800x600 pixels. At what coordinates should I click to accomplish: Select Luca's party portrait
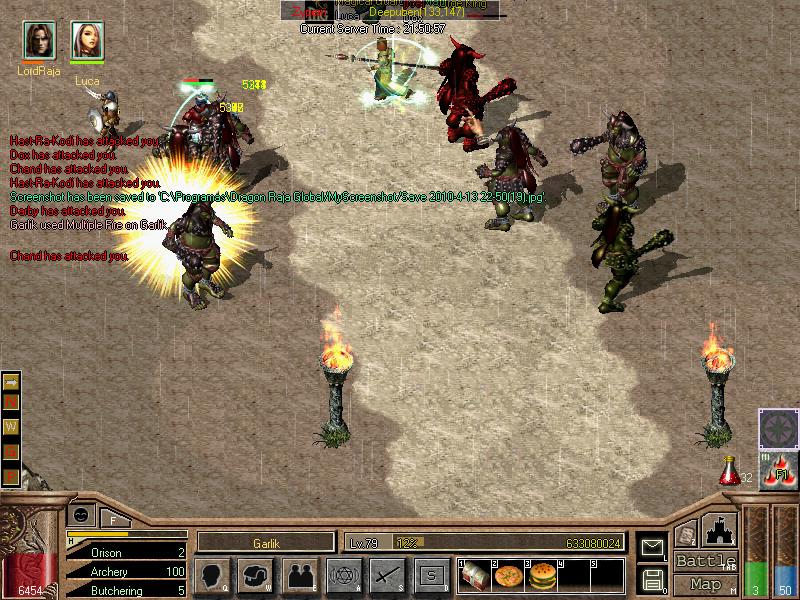coord(87,40)
